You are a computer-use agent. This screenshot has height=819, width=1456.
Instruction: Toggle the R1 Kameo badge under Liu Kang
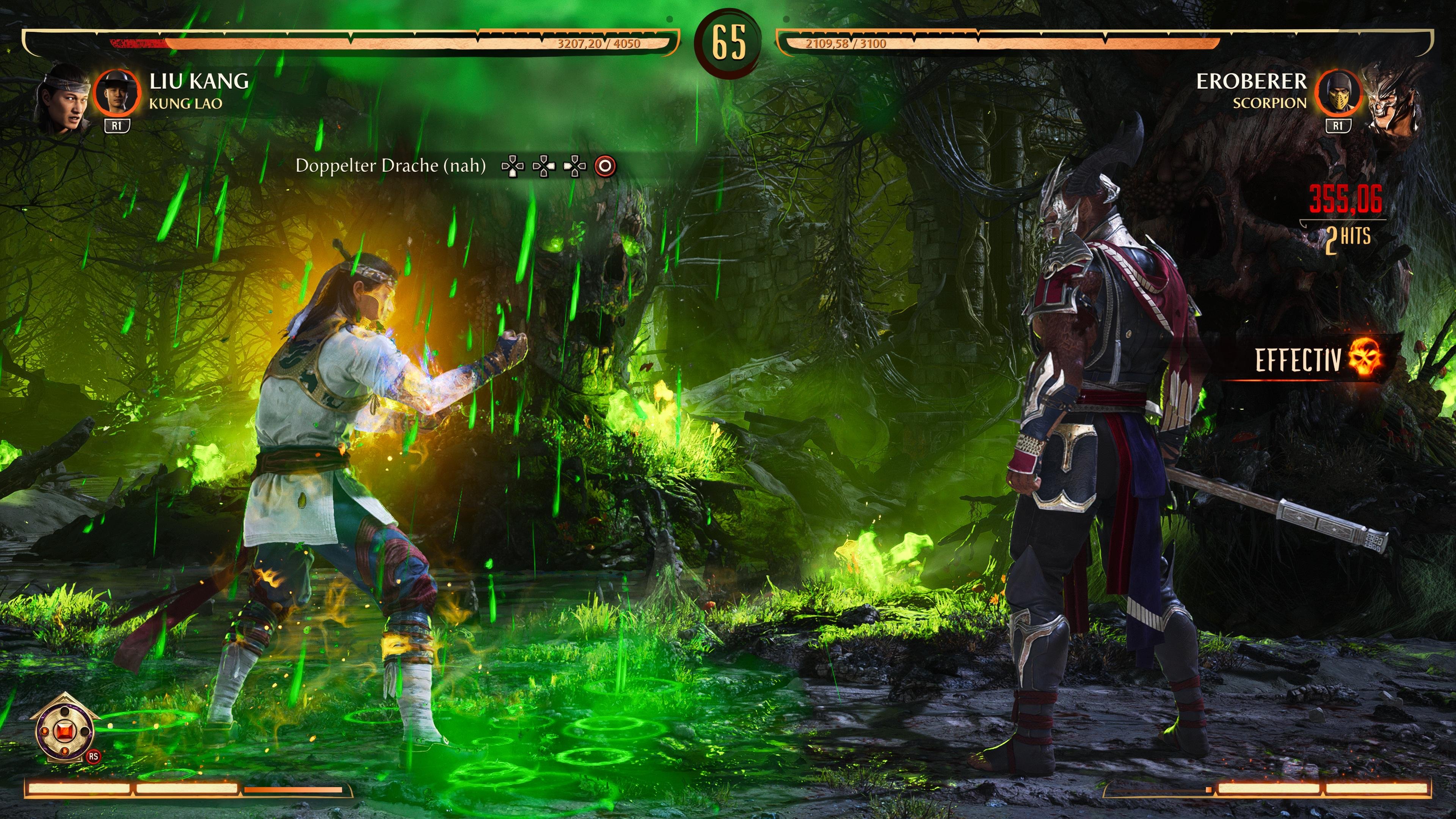117,127
